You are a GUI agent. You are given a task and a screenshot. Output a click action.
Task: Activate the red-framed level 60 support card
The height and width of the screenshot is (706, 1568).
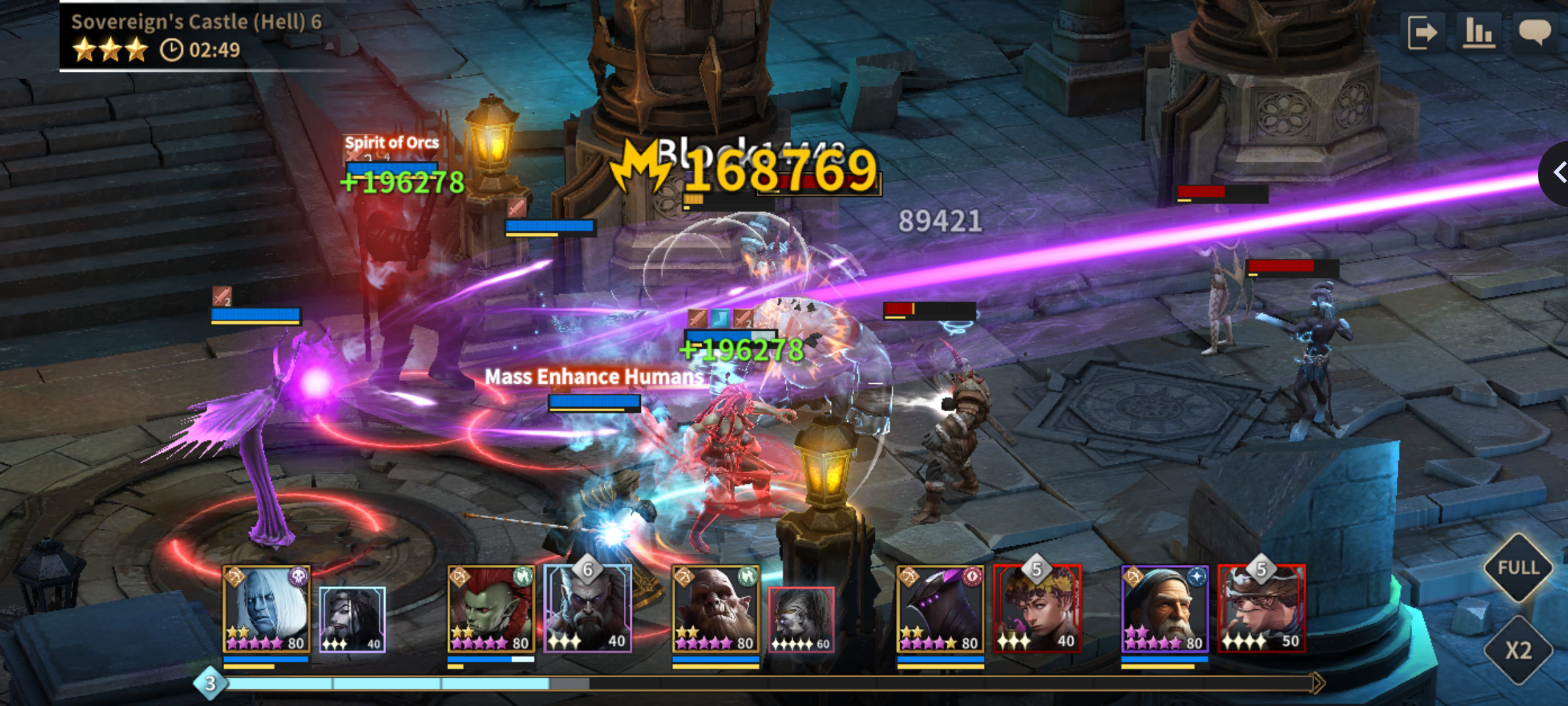pos(801,619)
